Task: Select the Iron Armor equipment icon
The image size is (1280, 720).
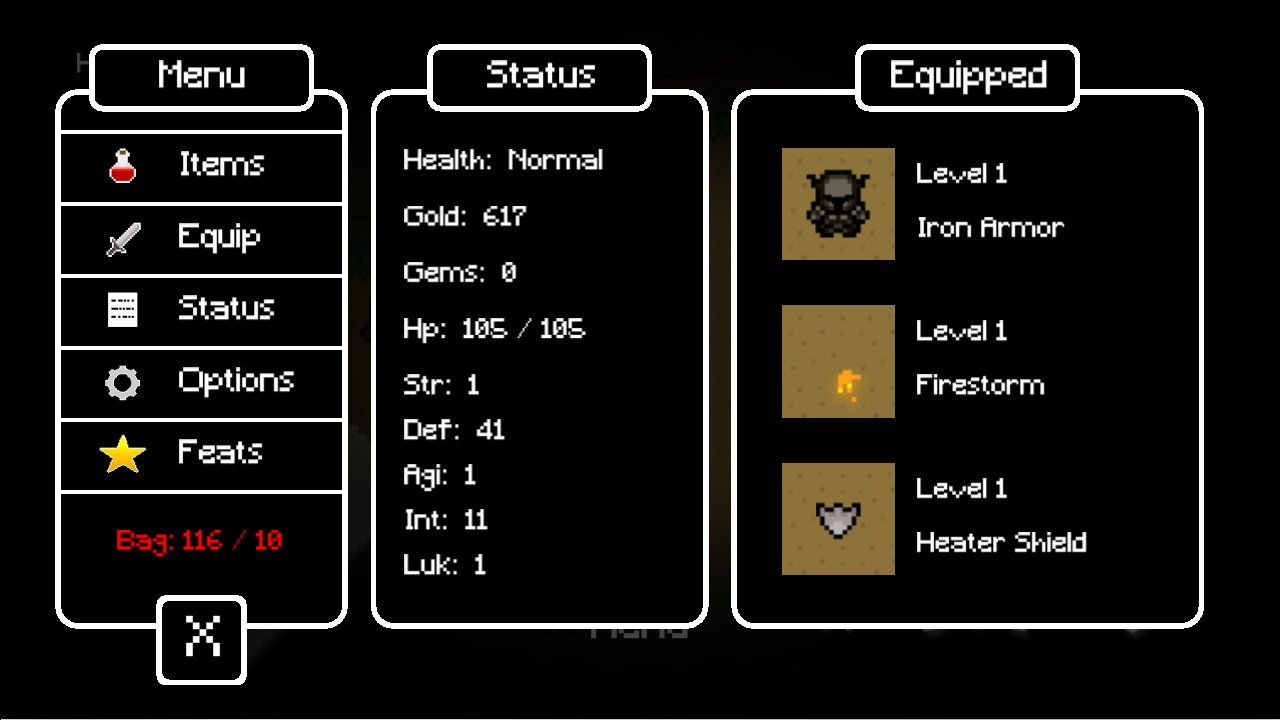Action: [x=838, y=203]
